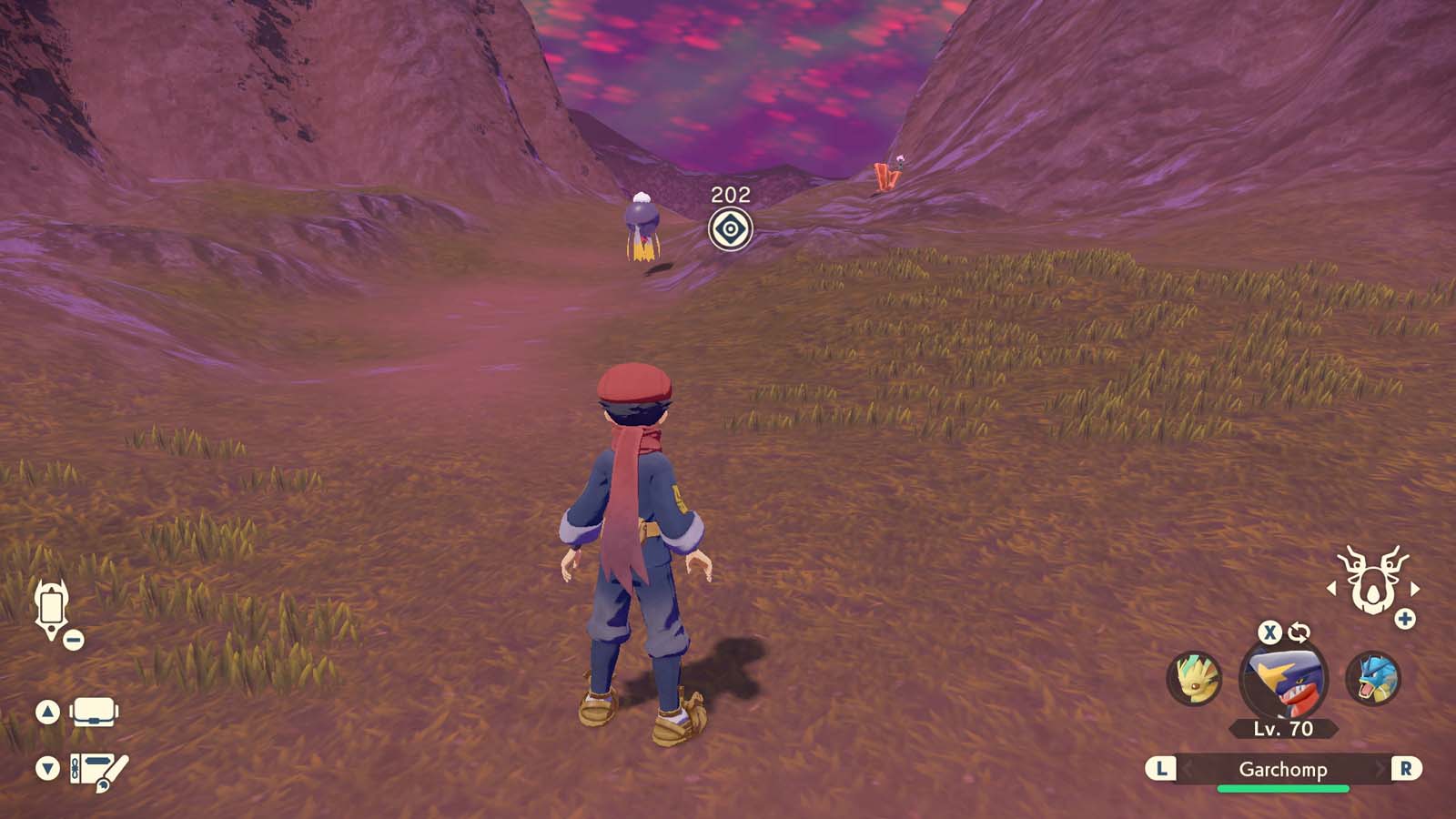Toggle the X Pokémon swap control

pyautogui.click(x=1271, y=631)
